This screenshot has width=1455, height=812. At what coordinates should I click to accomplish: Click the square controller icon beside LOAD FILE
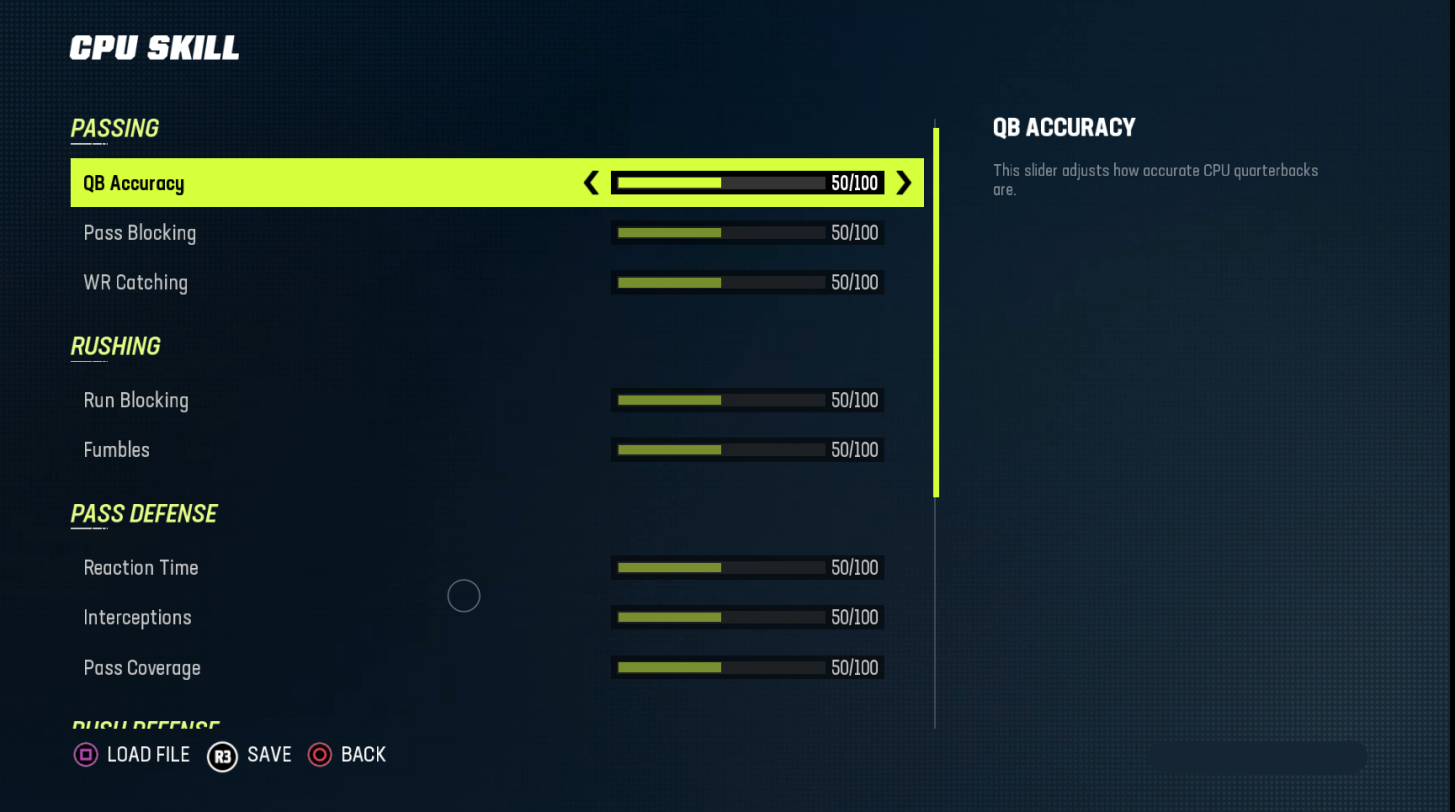pos(86,755)
